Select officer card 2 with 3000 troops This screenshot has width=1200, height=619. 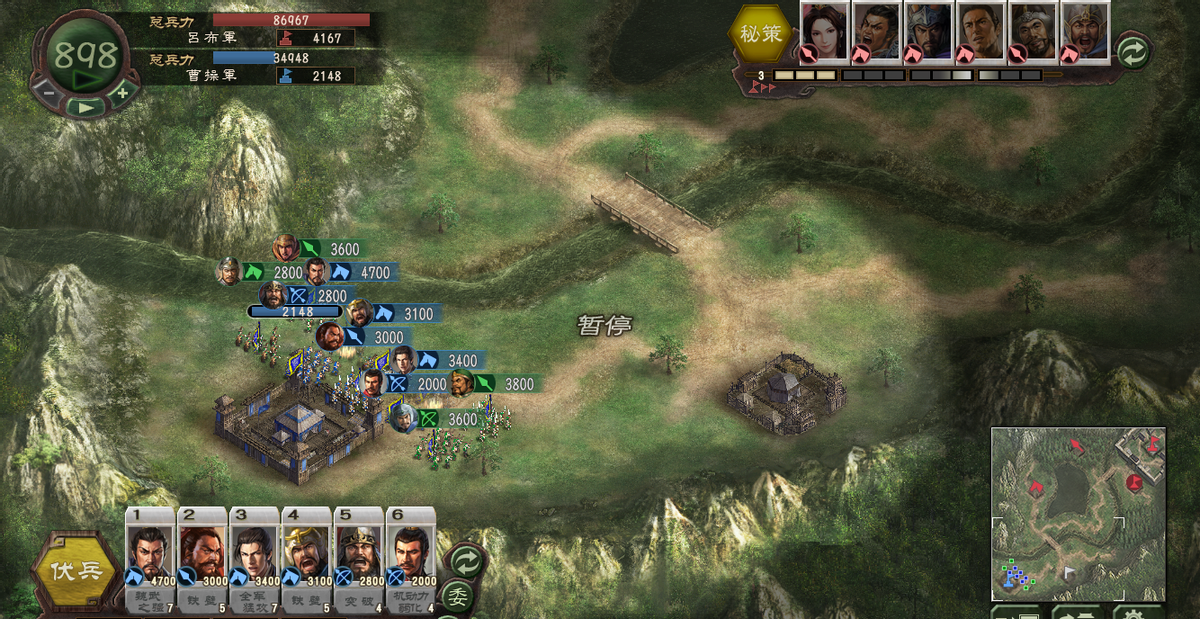coord(203,555)
